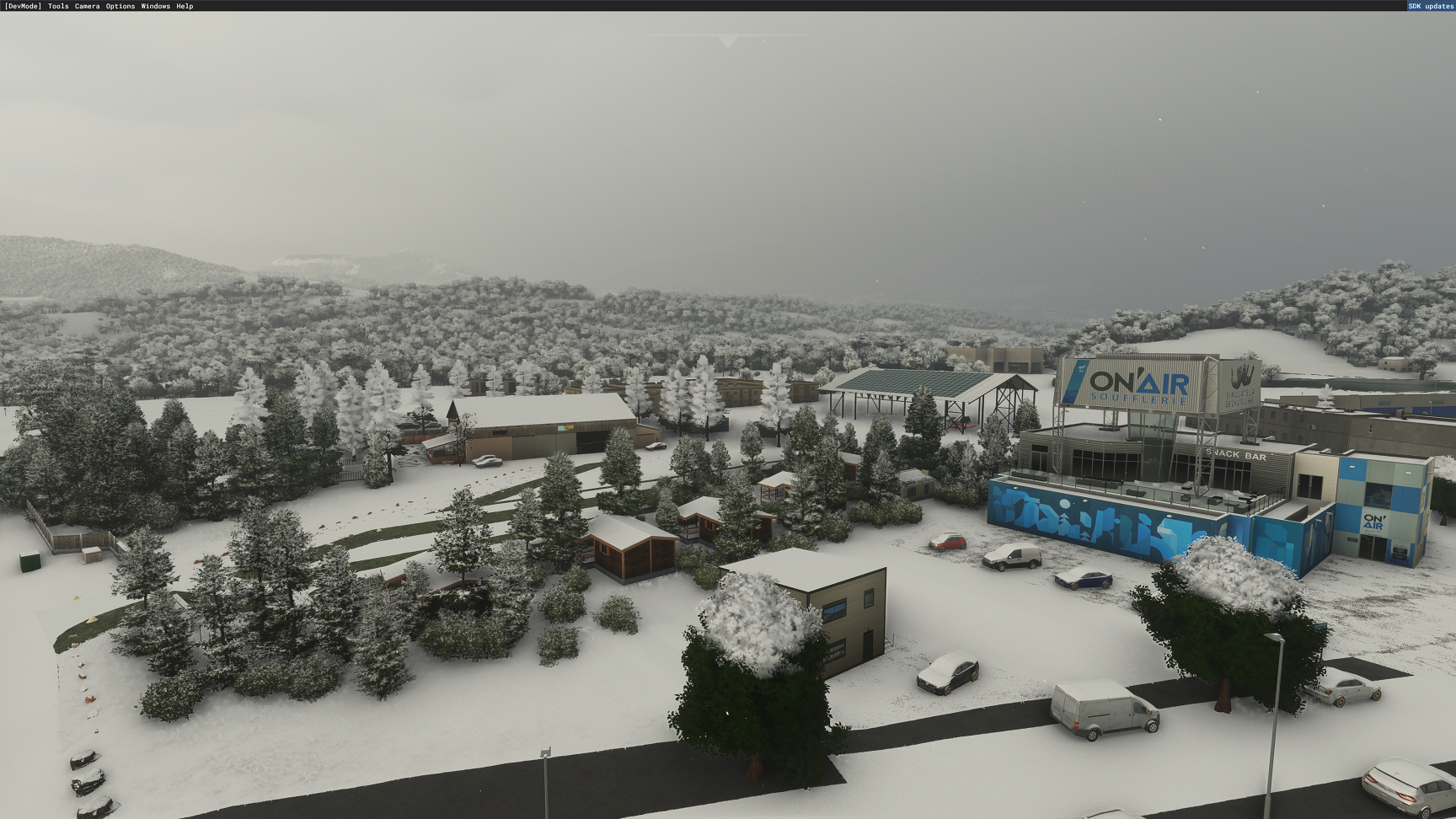Open the Tools menu

pyautogui.click(x=58, y=6)
